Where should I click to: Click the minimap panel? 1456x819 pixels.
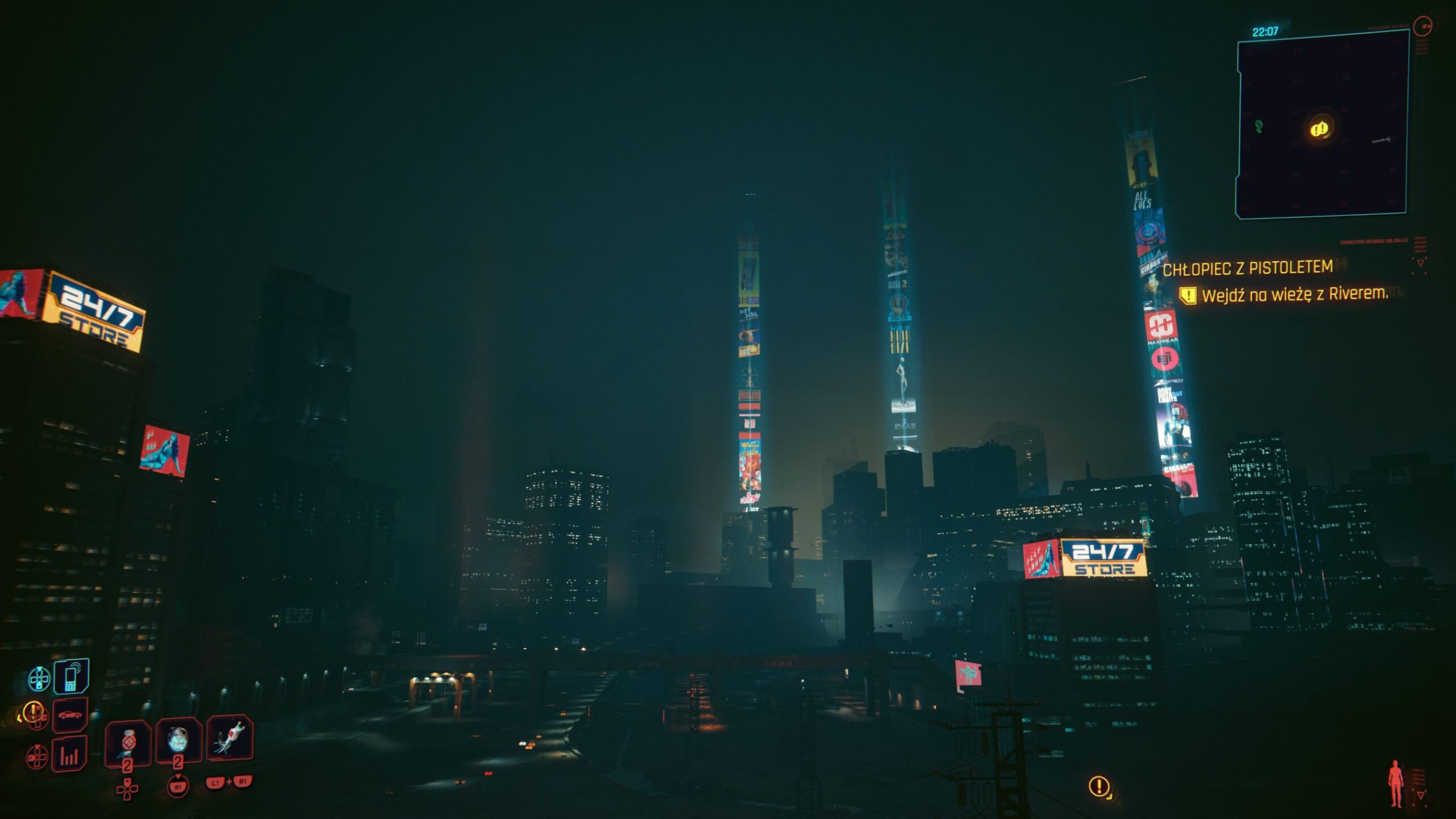point(1322,124)
